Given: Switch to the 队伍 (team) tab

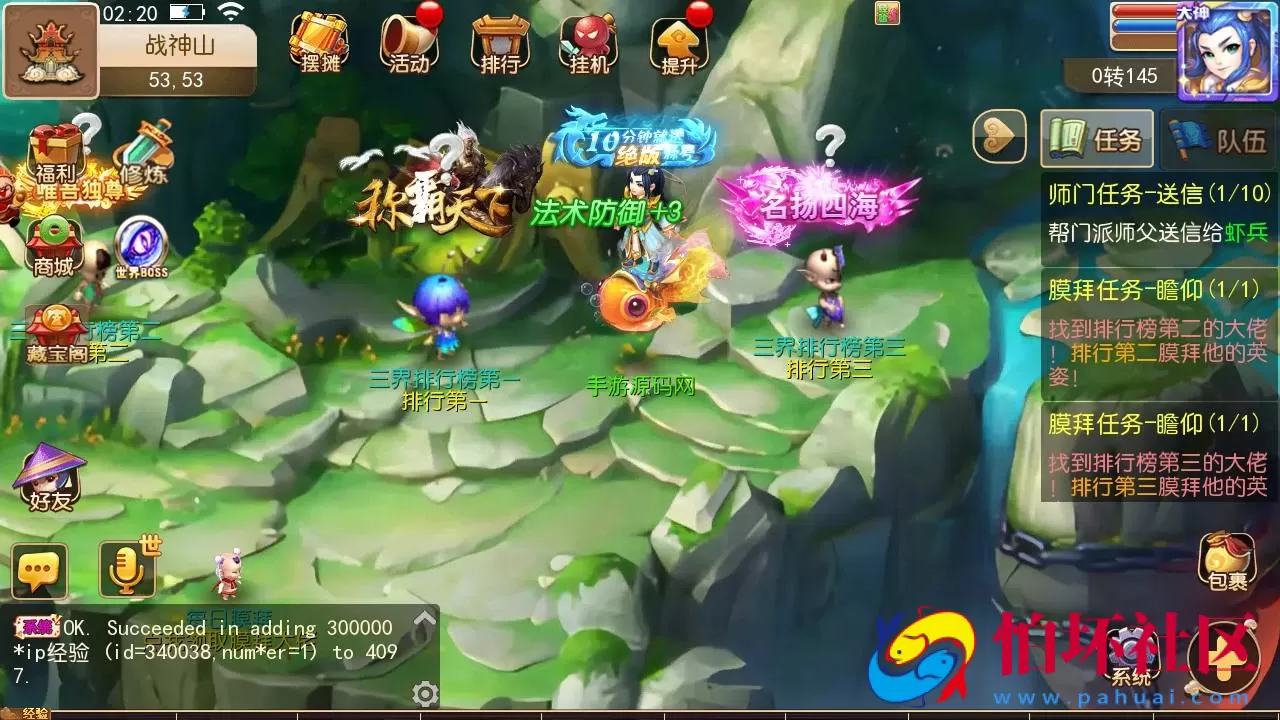Looking at the screenshot, I should pyautogui.click(x=1214, y=139).
